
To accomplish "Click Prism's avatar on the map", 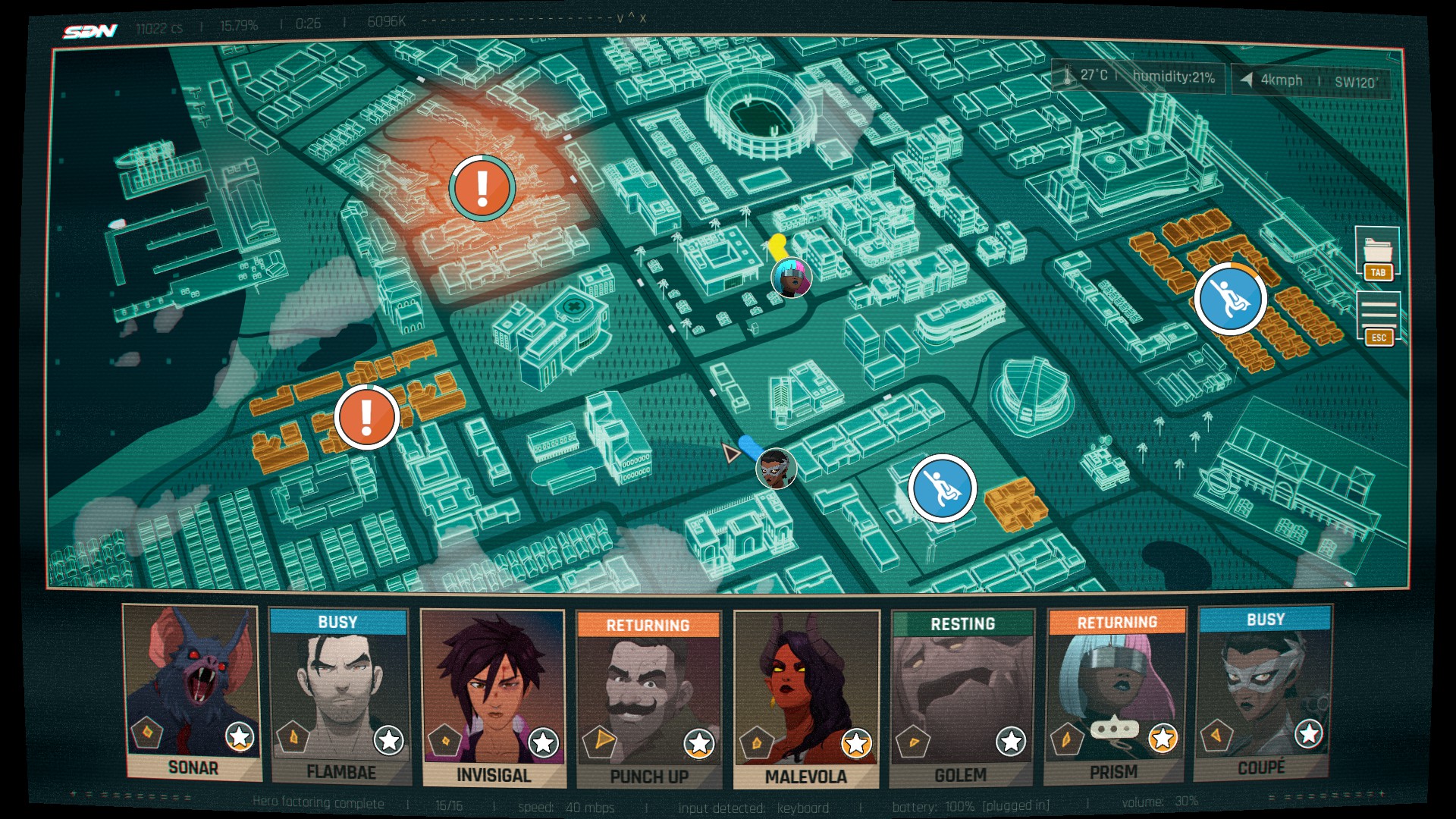I will 792,278.
